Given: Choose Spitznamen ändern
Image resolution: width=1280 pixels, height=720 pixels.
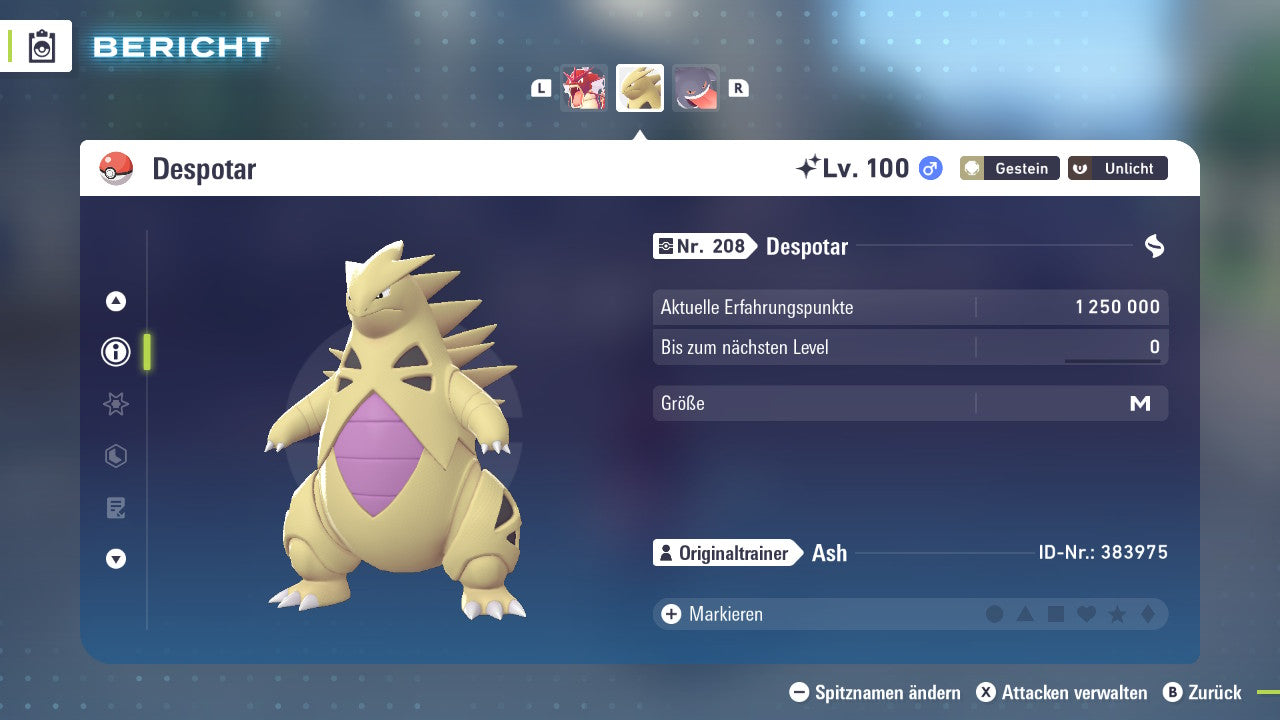Looking at the screenshot, I should [x=875, y=692].
